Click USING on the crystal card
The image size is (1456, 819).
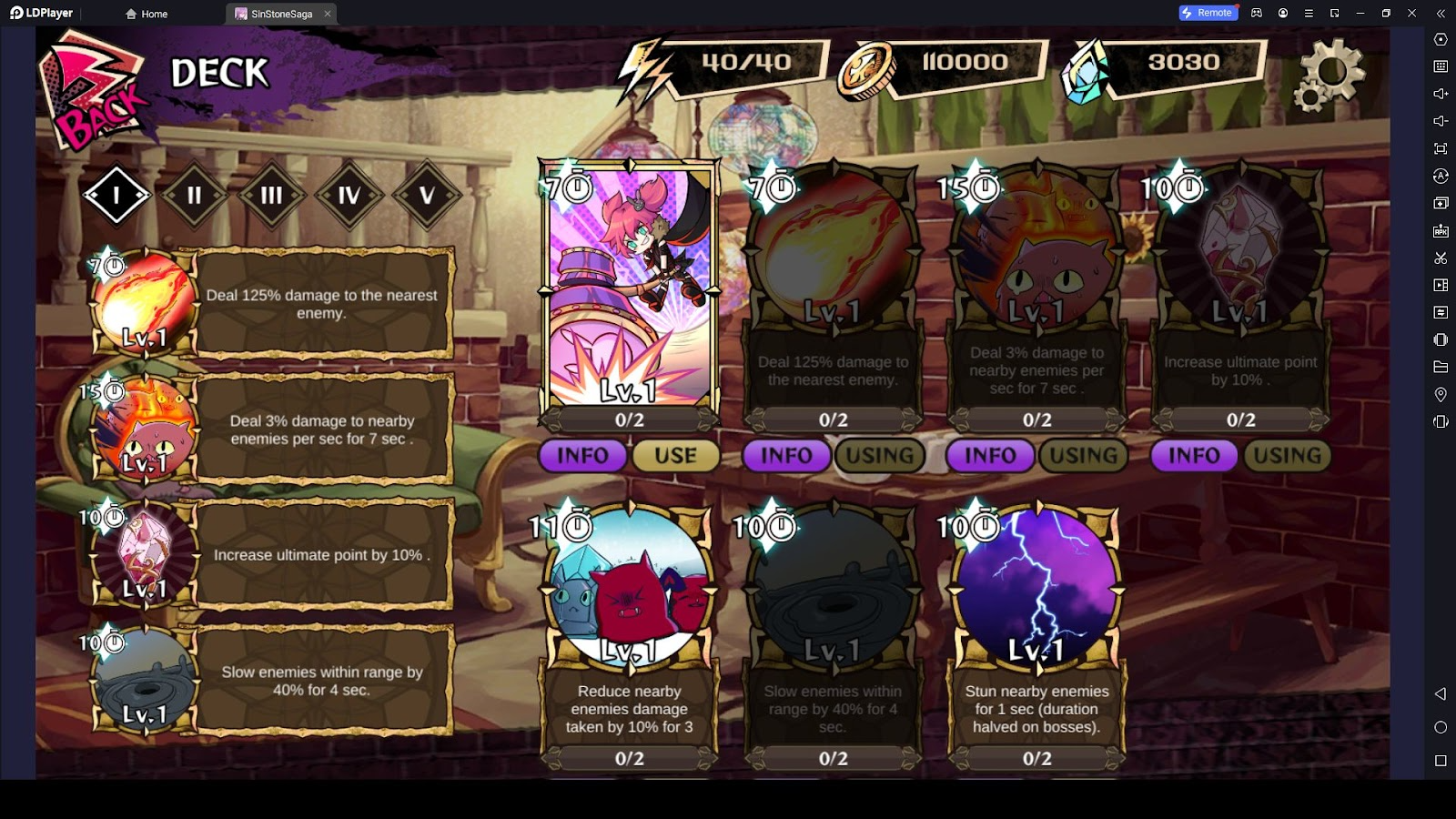click(x=1287, y=456)
